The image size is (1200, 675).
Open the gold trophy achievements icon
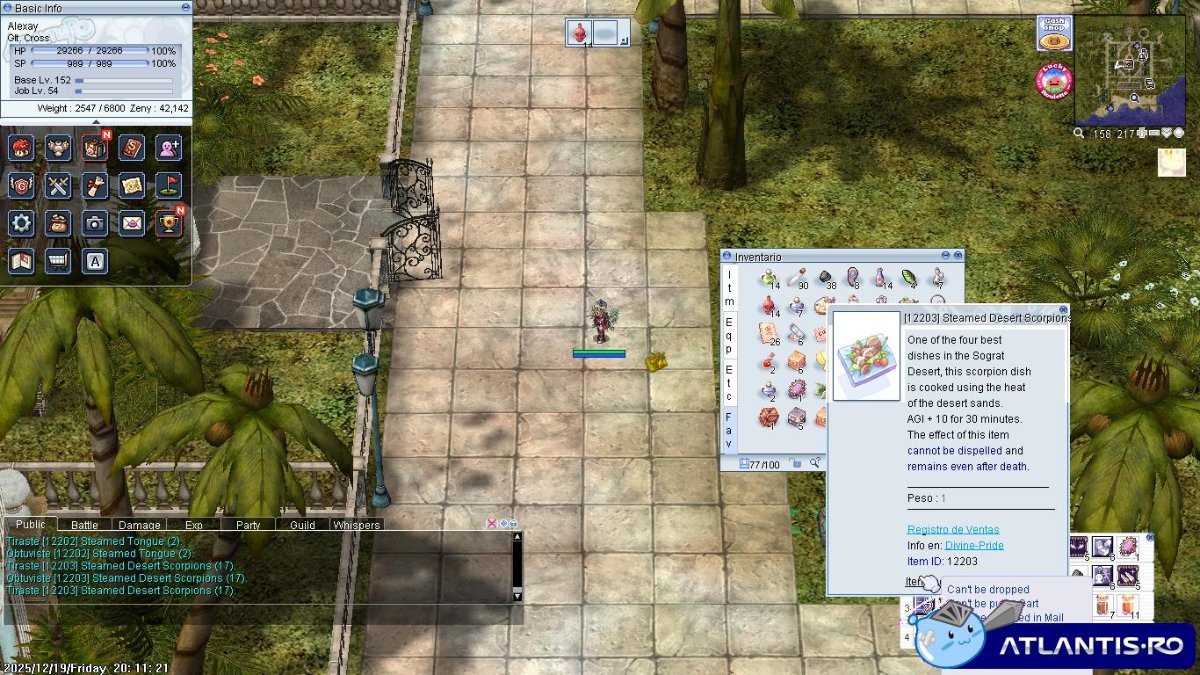(168, 222)
